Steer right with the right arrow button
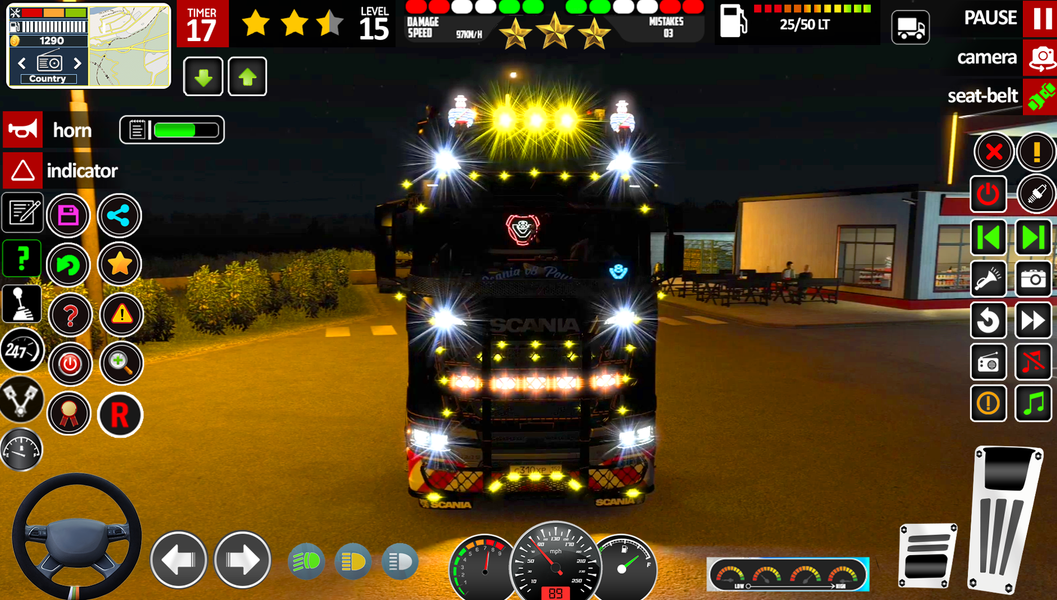 242,559
